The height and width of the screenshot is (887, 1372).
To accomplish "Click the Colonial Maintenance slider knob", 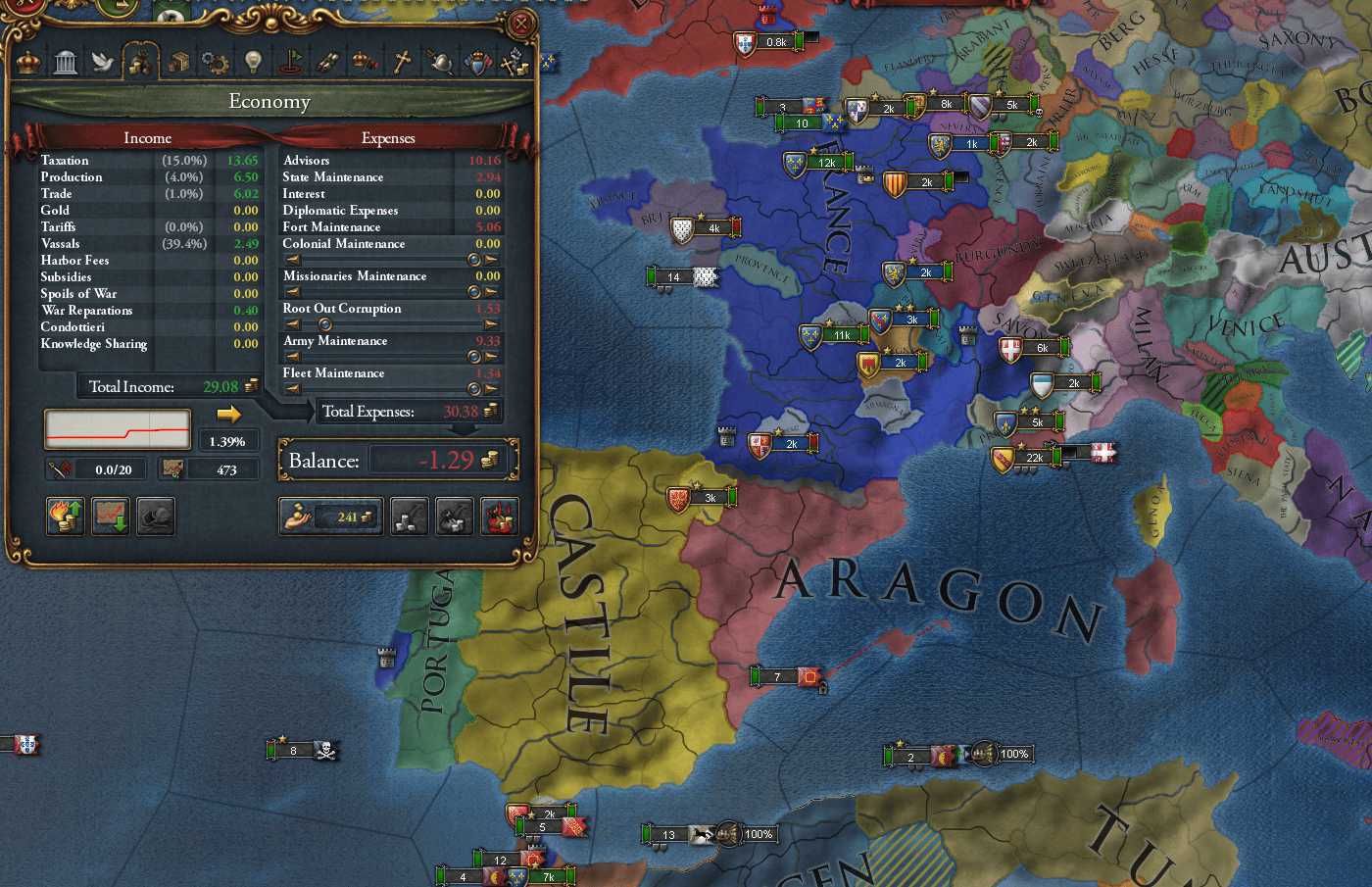I will (474, 260).
